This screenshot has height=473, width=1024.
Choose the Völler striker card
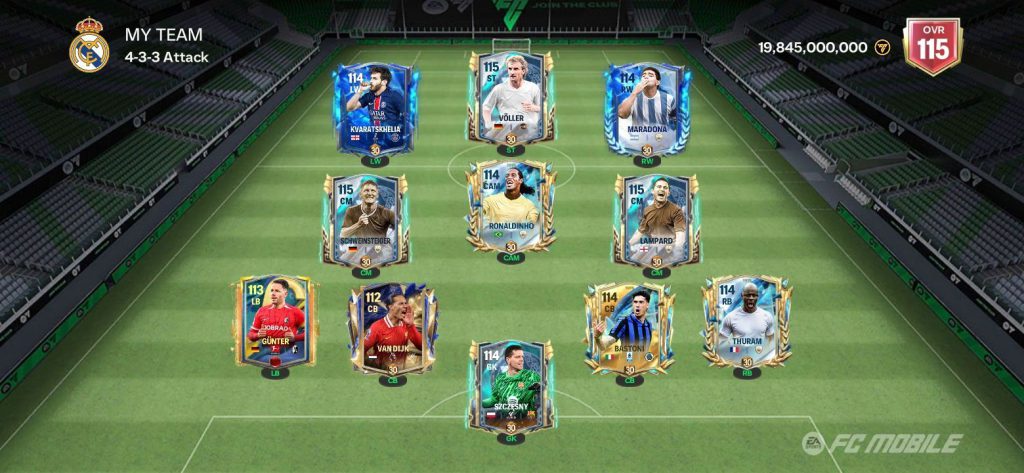point(510,96)
